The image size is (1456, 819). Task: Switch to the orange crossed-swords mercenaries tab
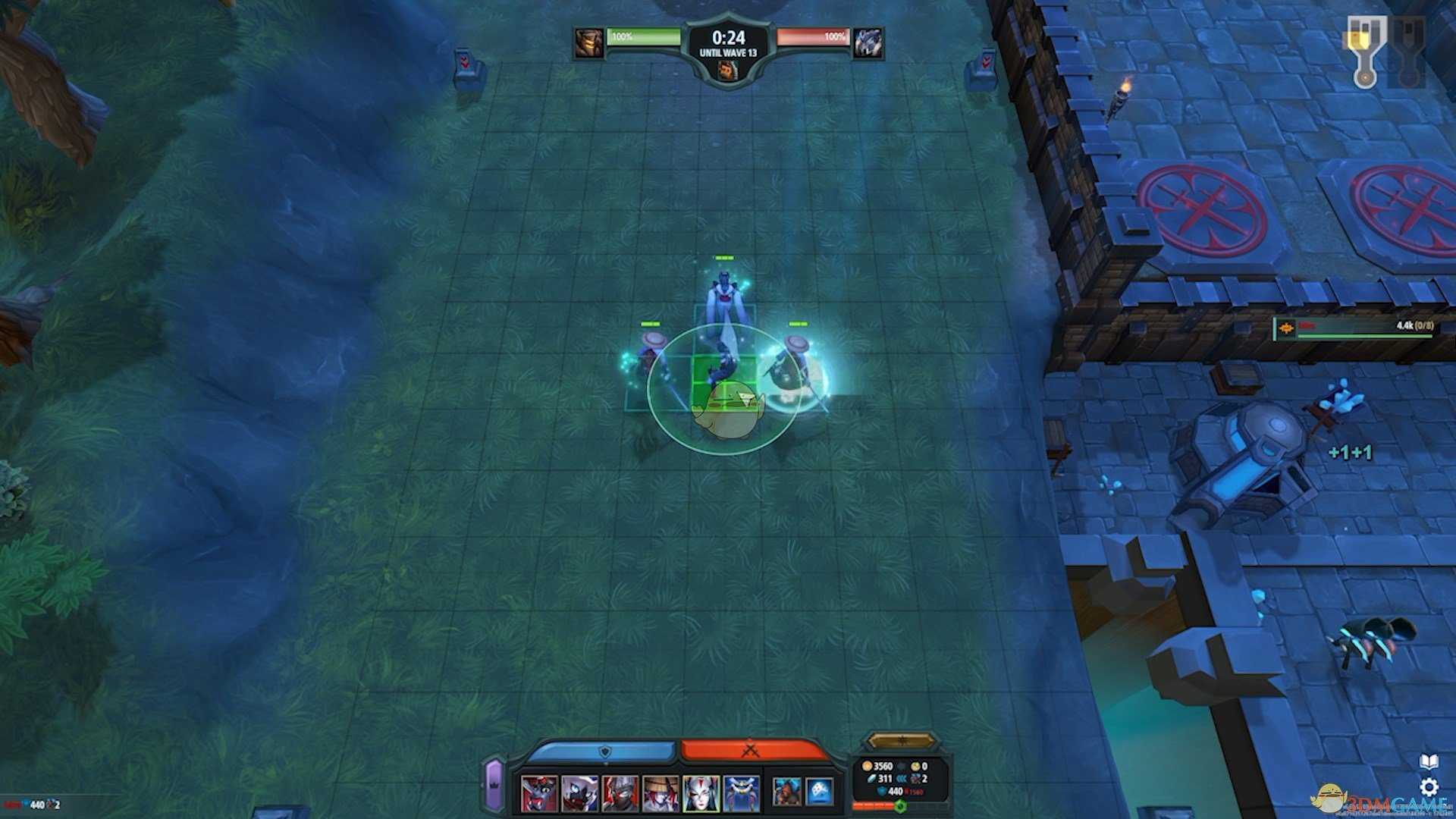click(751, 751)
